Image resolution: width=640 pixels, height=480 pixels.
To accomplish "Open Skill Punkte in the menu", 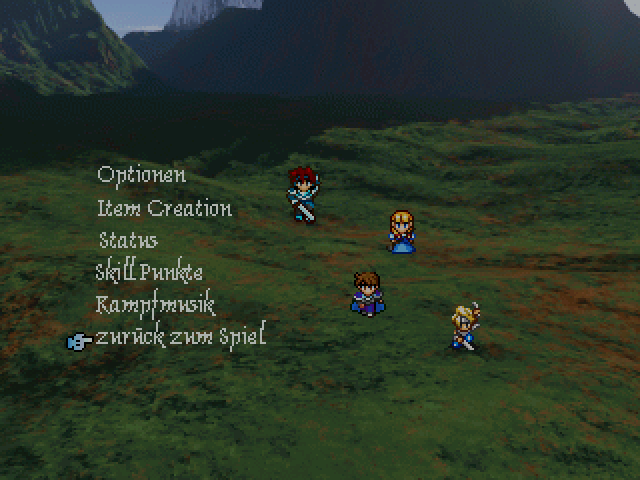I will click(149, 271).
